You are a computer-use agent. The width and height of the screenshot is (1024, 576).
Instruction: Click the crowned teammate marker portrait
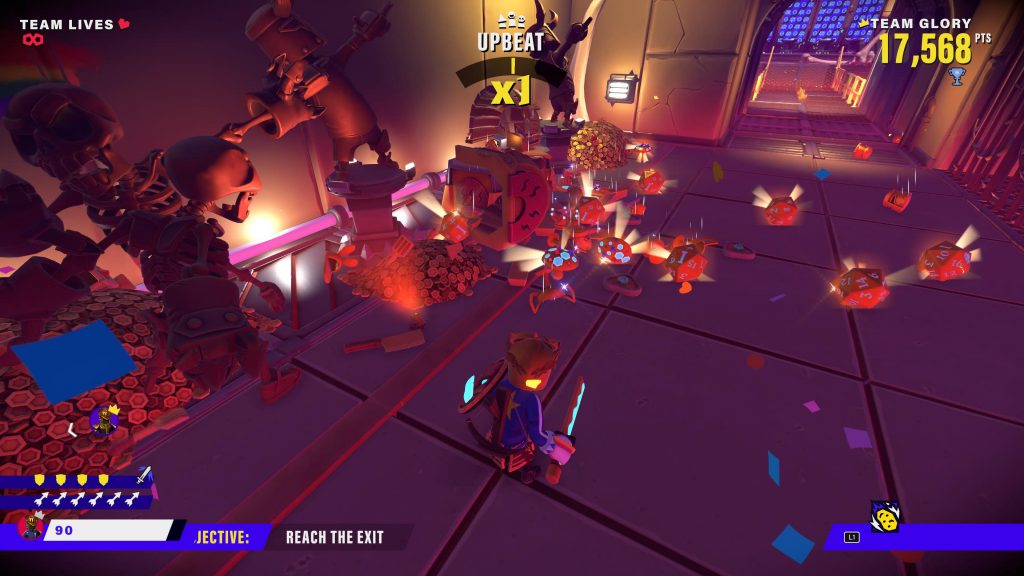[102, 421]
